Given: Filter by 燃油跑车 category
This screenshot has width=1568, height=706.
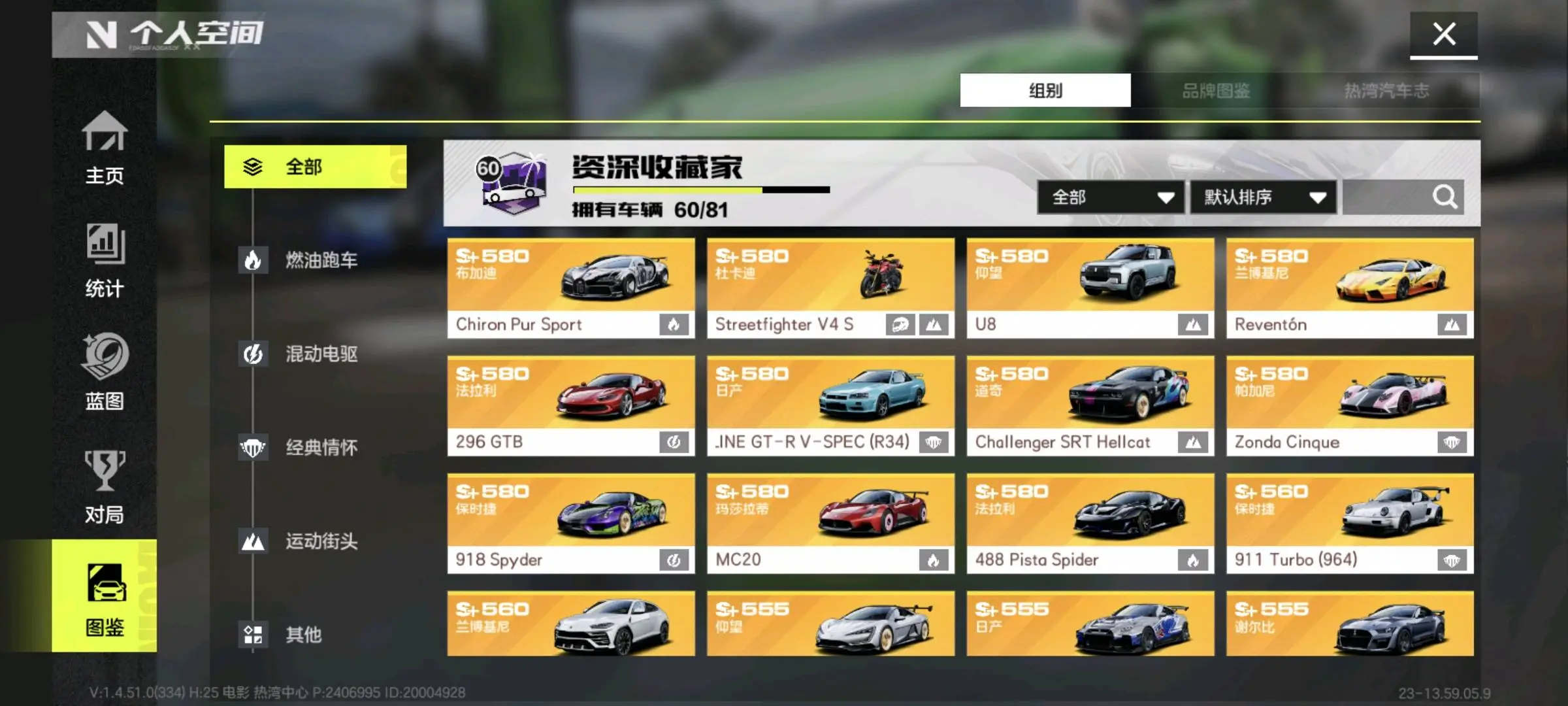Looking at the screenshot, I should [320, 260].
